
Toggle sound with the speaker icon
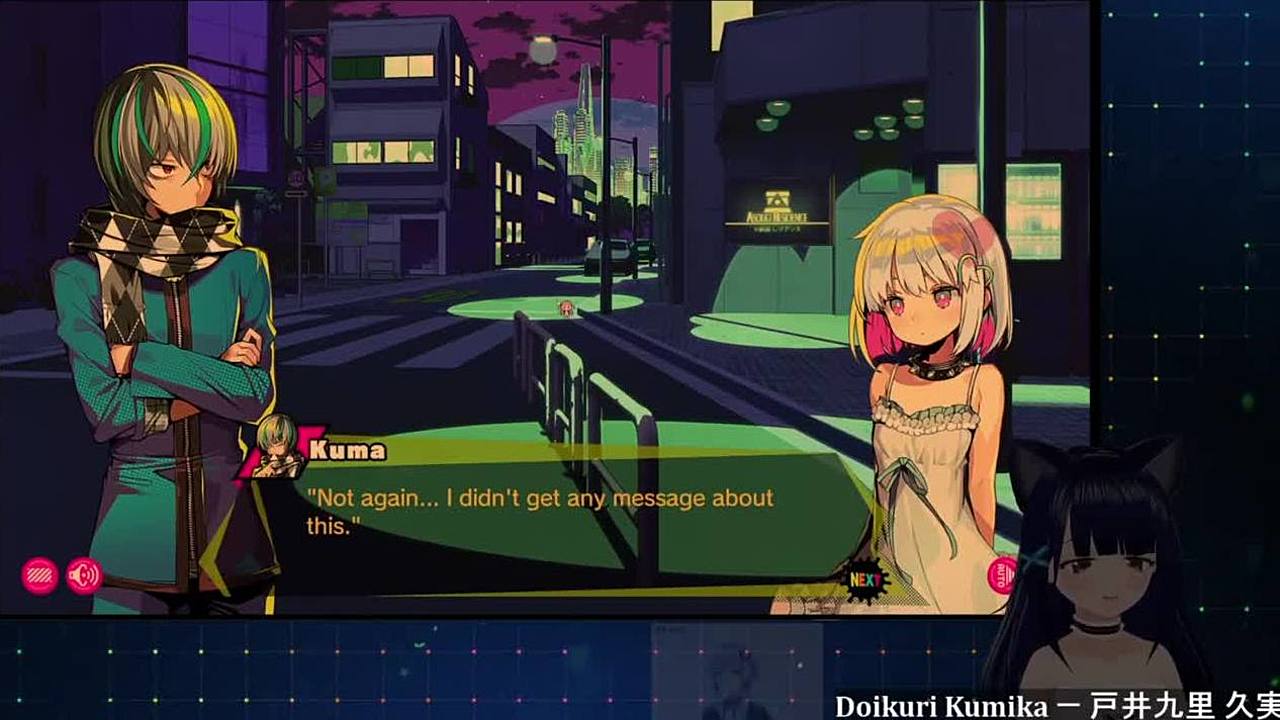point(84,575)
